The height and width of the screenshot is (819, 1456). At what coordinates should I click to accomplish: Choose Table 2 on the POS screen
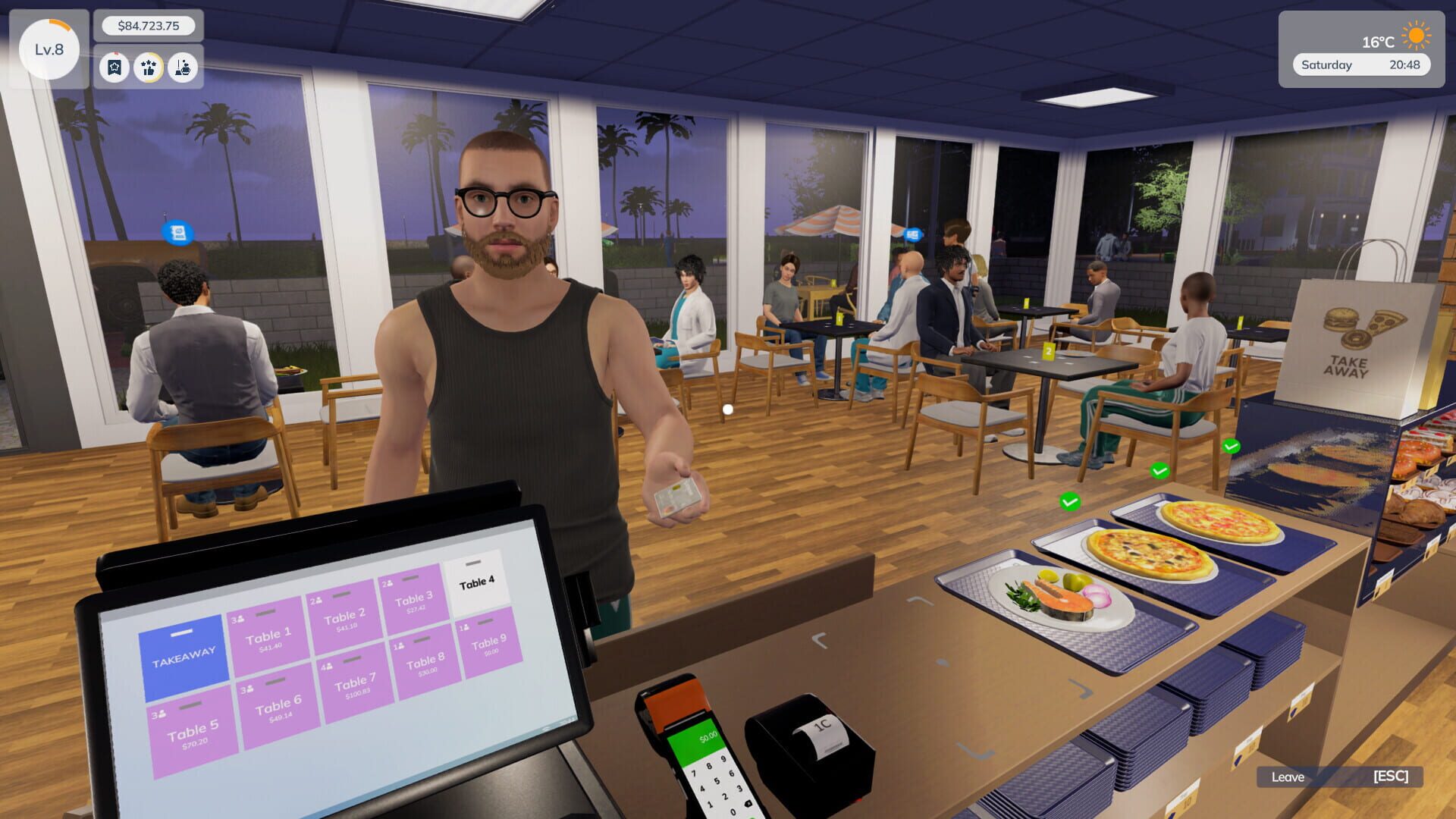coord(344,618)
